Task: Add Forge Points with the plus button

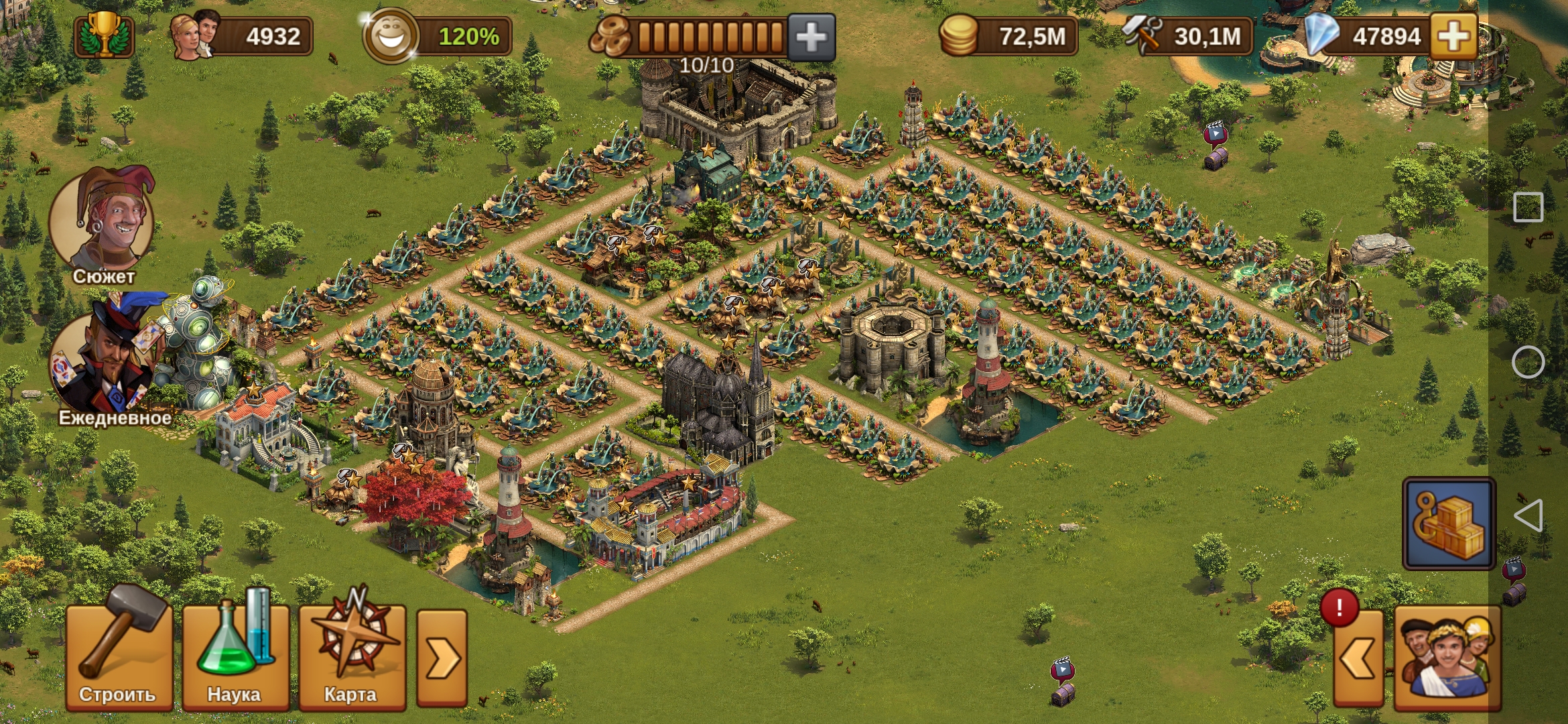Action: tap(811, 37)
